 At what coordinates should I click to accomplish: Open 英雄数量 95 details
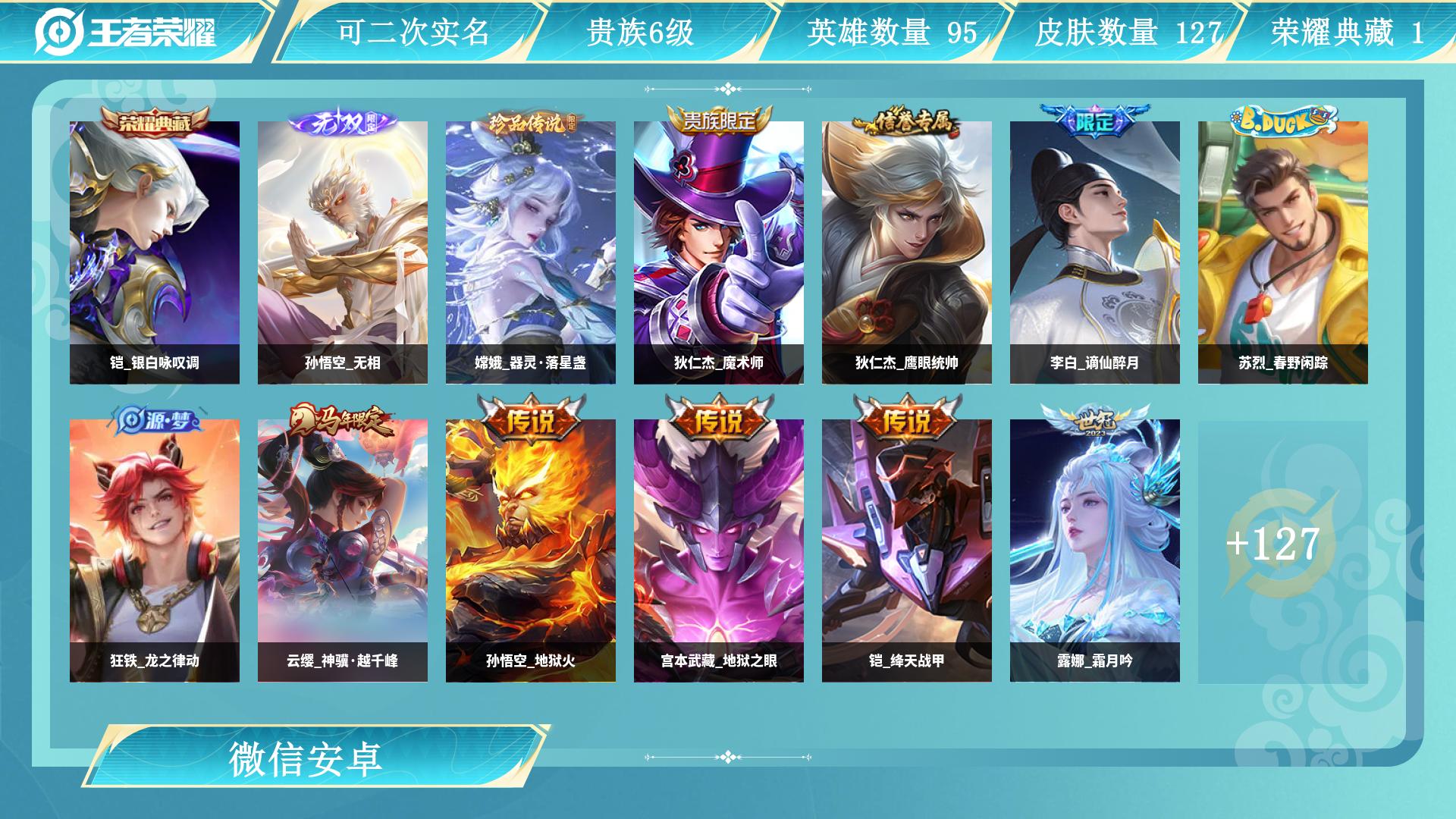click(x=887, y=32)
